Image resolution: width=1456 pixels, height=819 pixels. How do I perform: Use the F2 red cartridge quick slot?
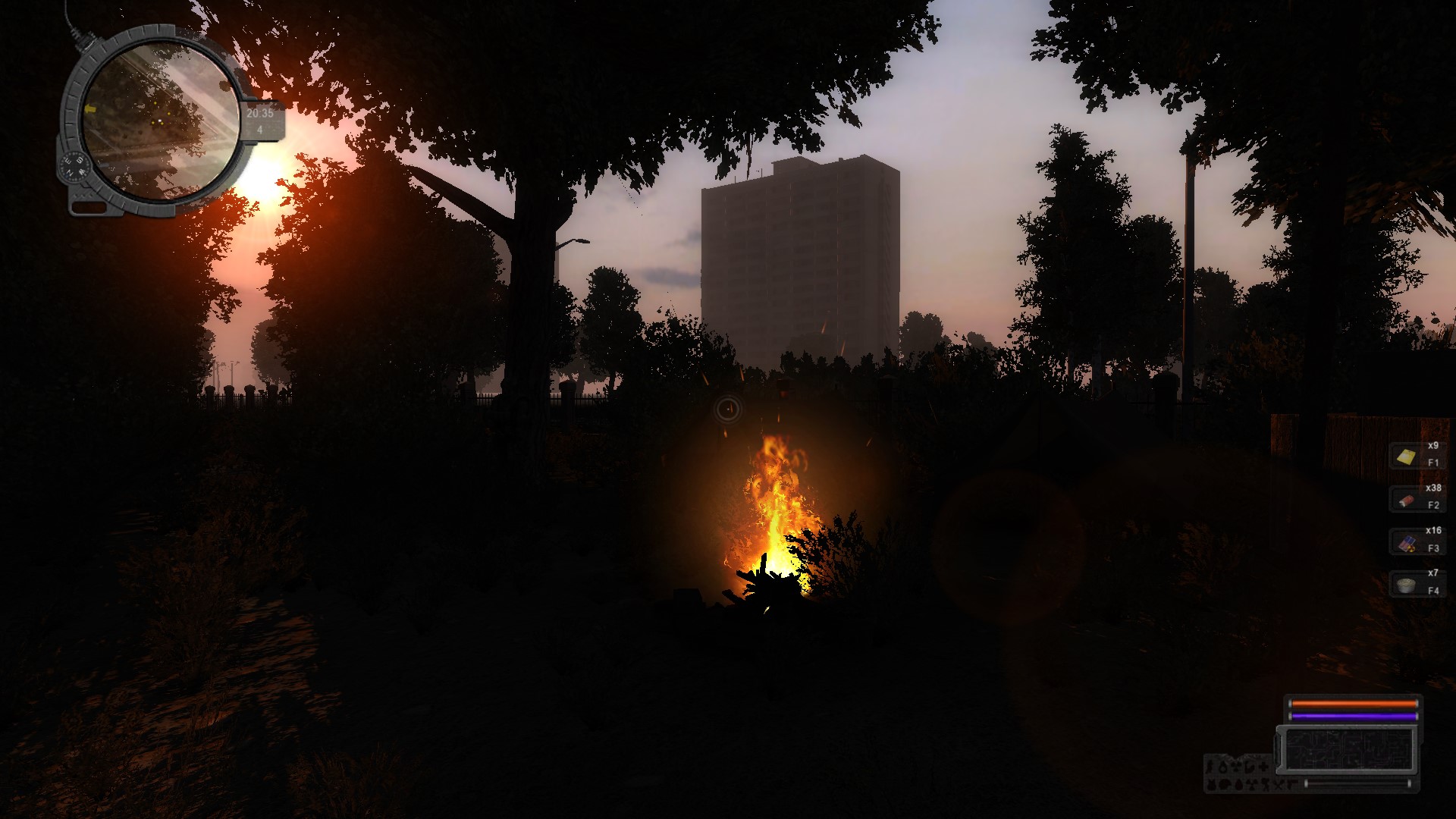click(1407, 500)
